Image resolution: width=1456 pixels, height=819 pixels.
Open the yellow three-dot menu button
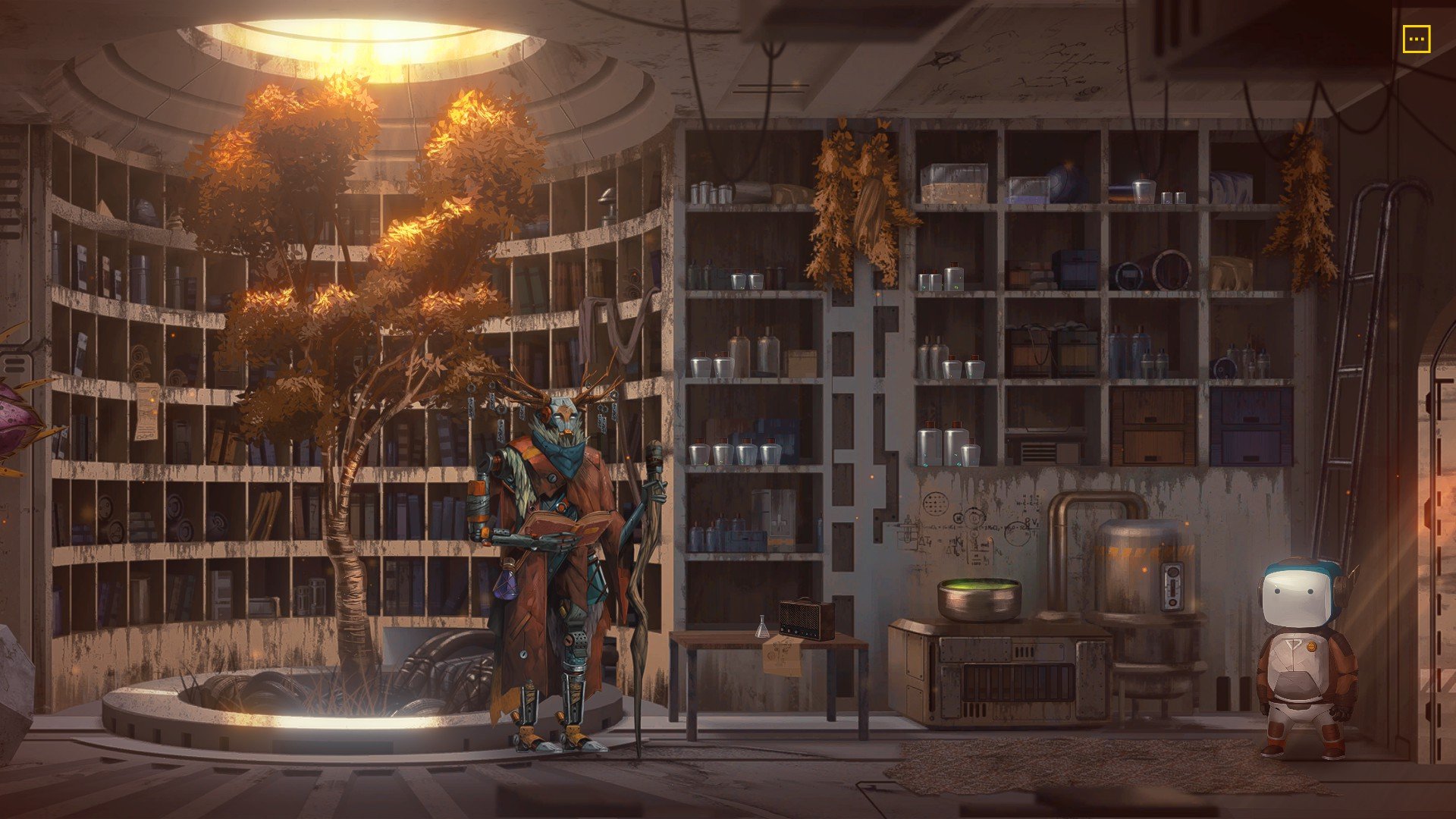click(x=1416, y=39)
